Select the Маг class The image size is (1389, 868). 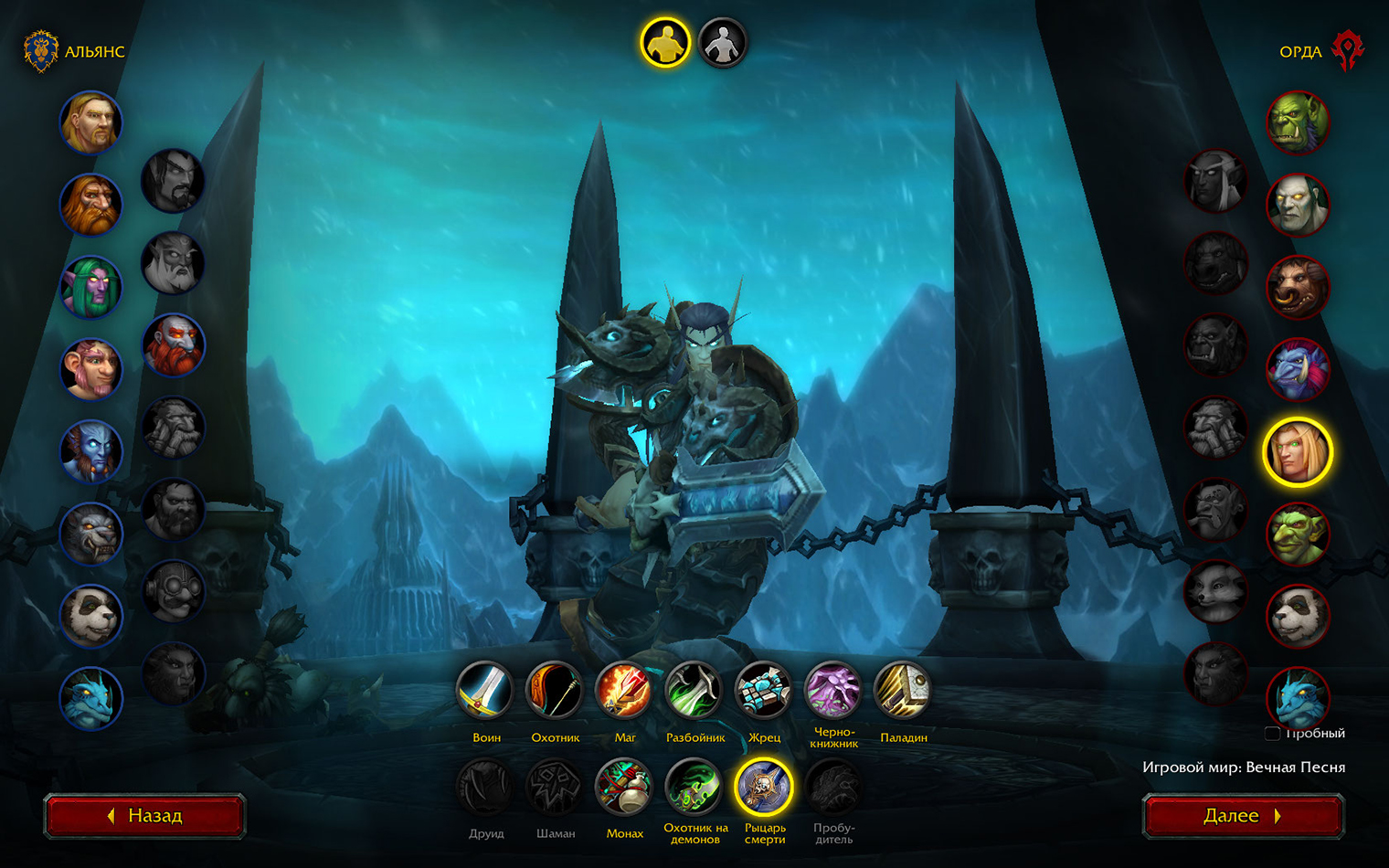[x=624, y=691]
